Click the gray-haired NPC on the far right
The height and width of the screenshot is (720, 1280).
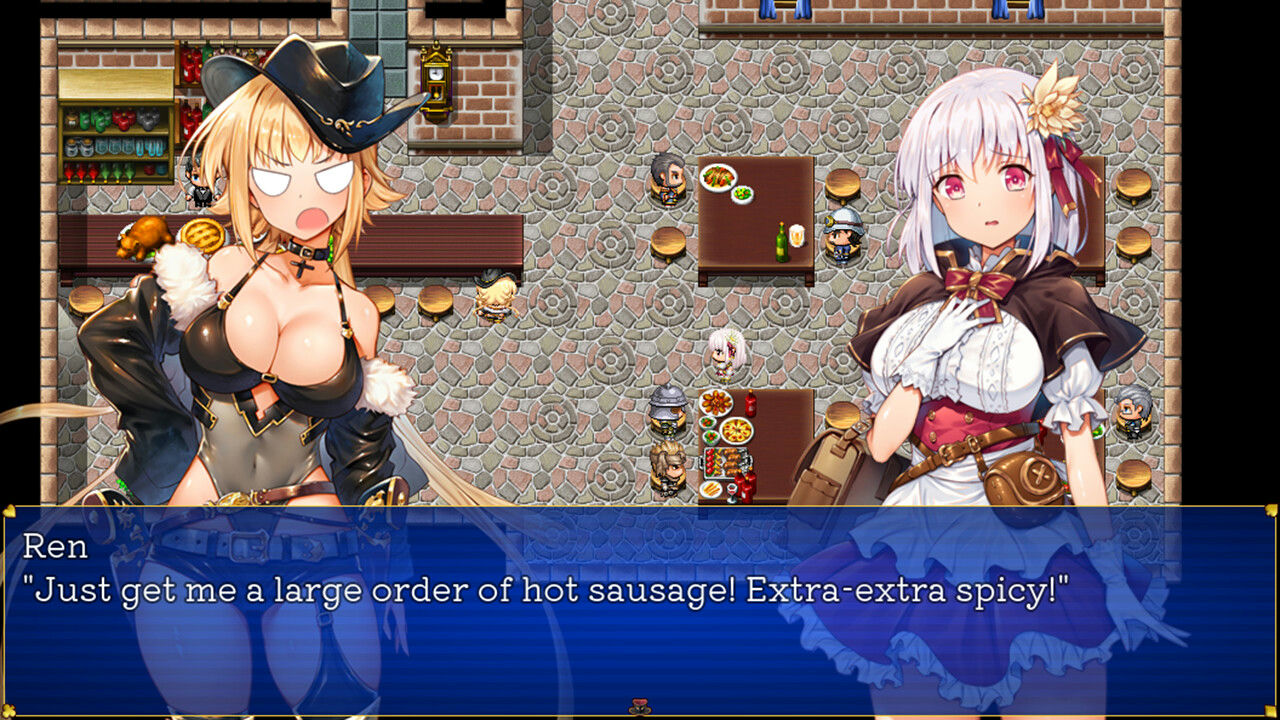tap(1135, 413)
